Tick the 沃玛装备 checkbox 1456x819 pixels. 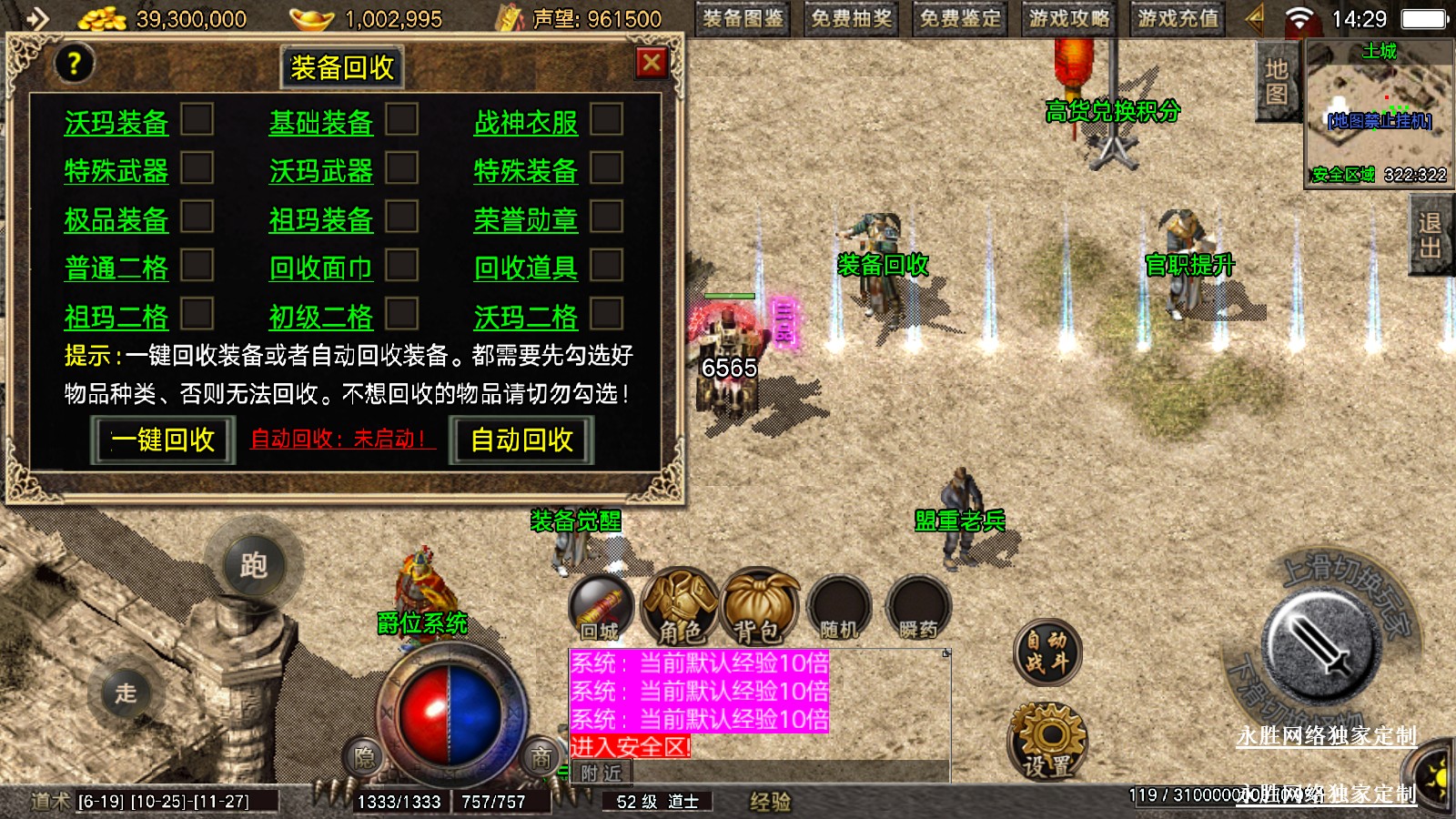point(197,119)
